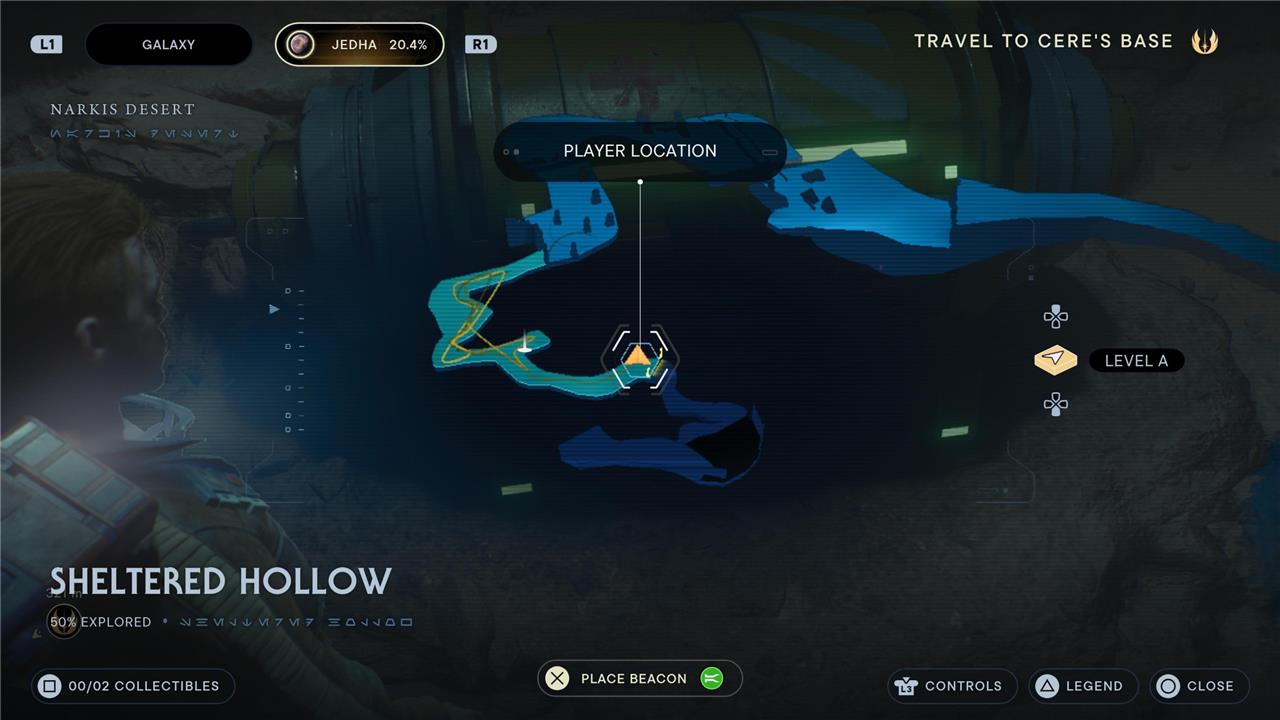Open the Travel to Cere's Base objective
This screenshot has height=720, width=1280.
coord(1064,41)
